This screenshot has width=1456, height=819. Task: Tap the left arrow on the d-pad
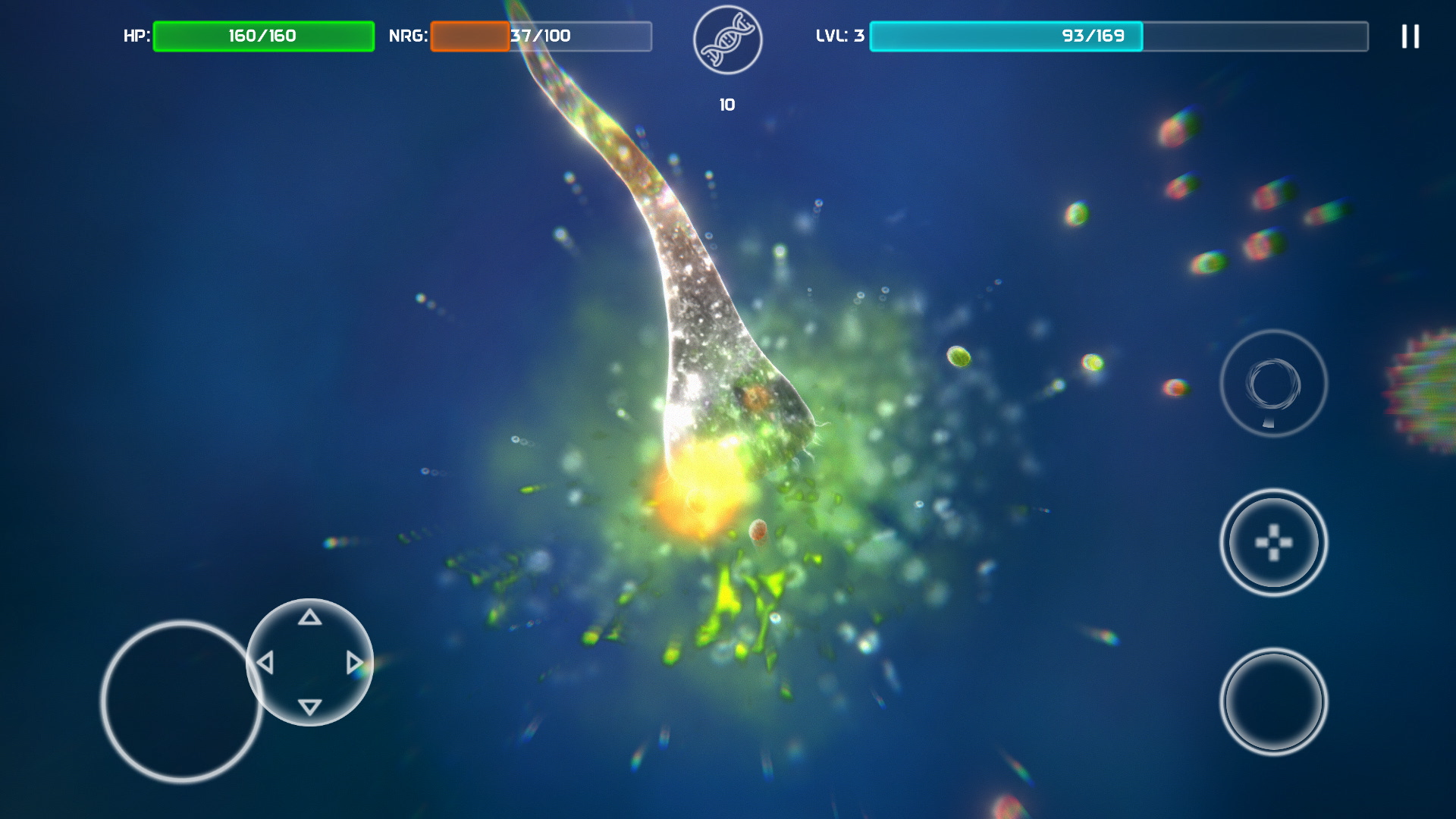point(266,661)
